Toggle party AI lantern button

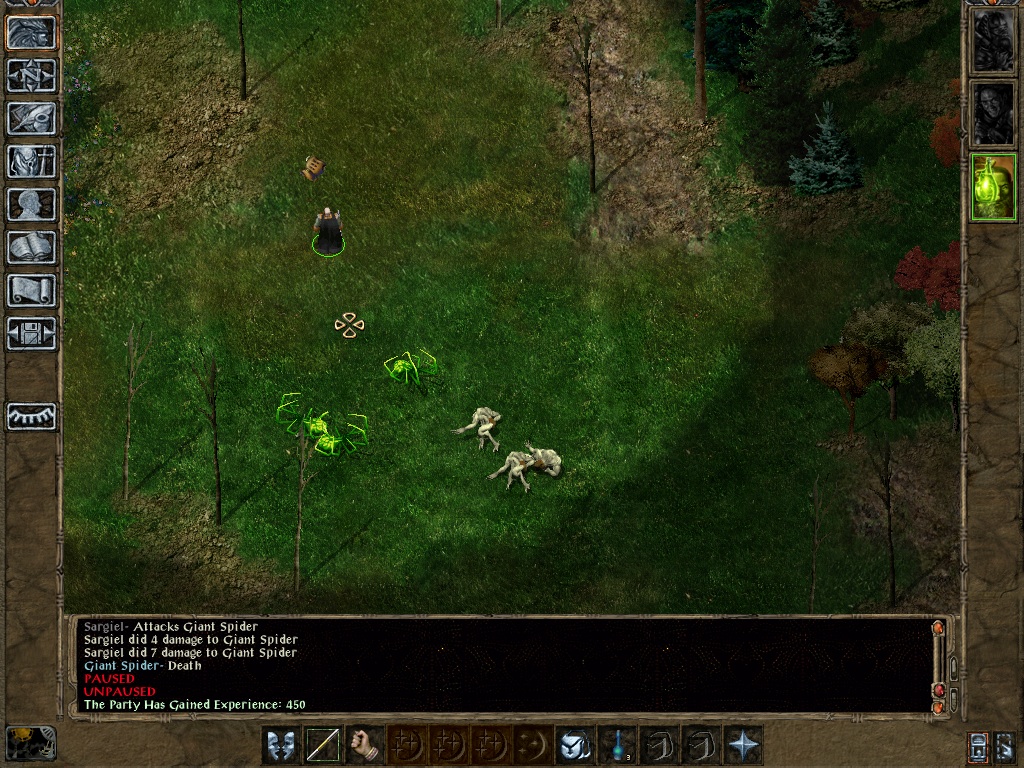(979, 745)
